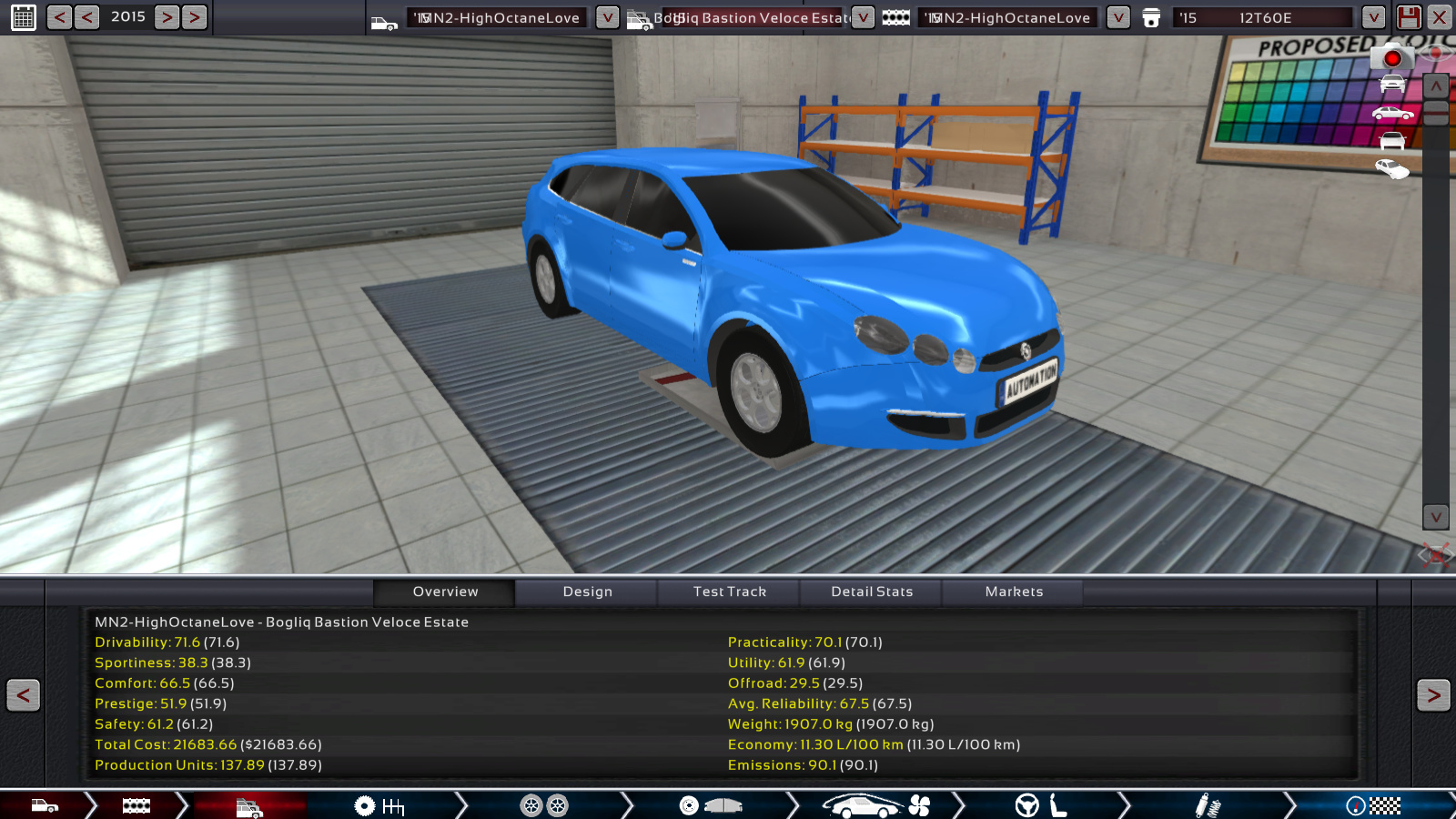This screenshot has height=819, width=1456.
Task: Close the car designer with the X
Action: pyautogui.click(x=1440, y=17)
